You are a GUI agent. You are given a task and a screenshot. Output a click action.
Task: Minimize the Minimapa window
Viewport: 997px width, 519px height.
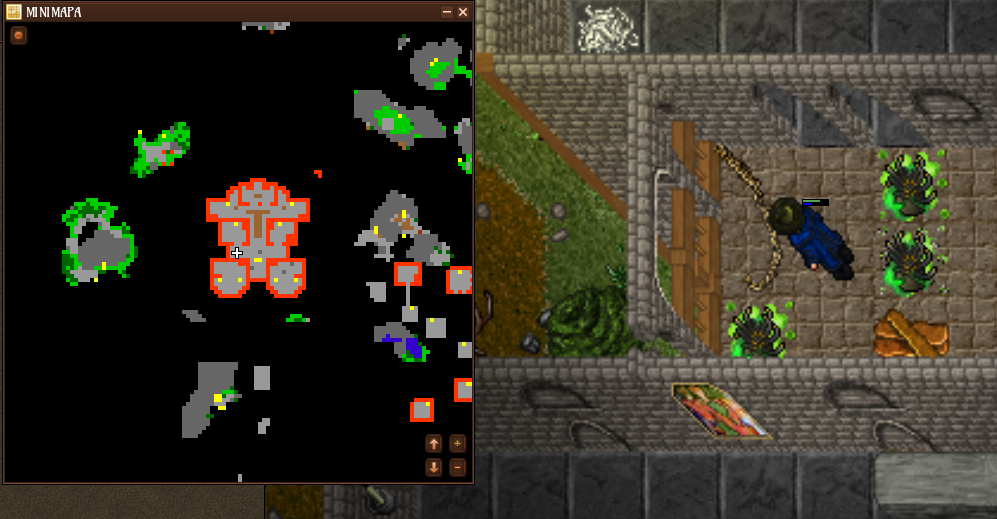(x=446, y=12)
